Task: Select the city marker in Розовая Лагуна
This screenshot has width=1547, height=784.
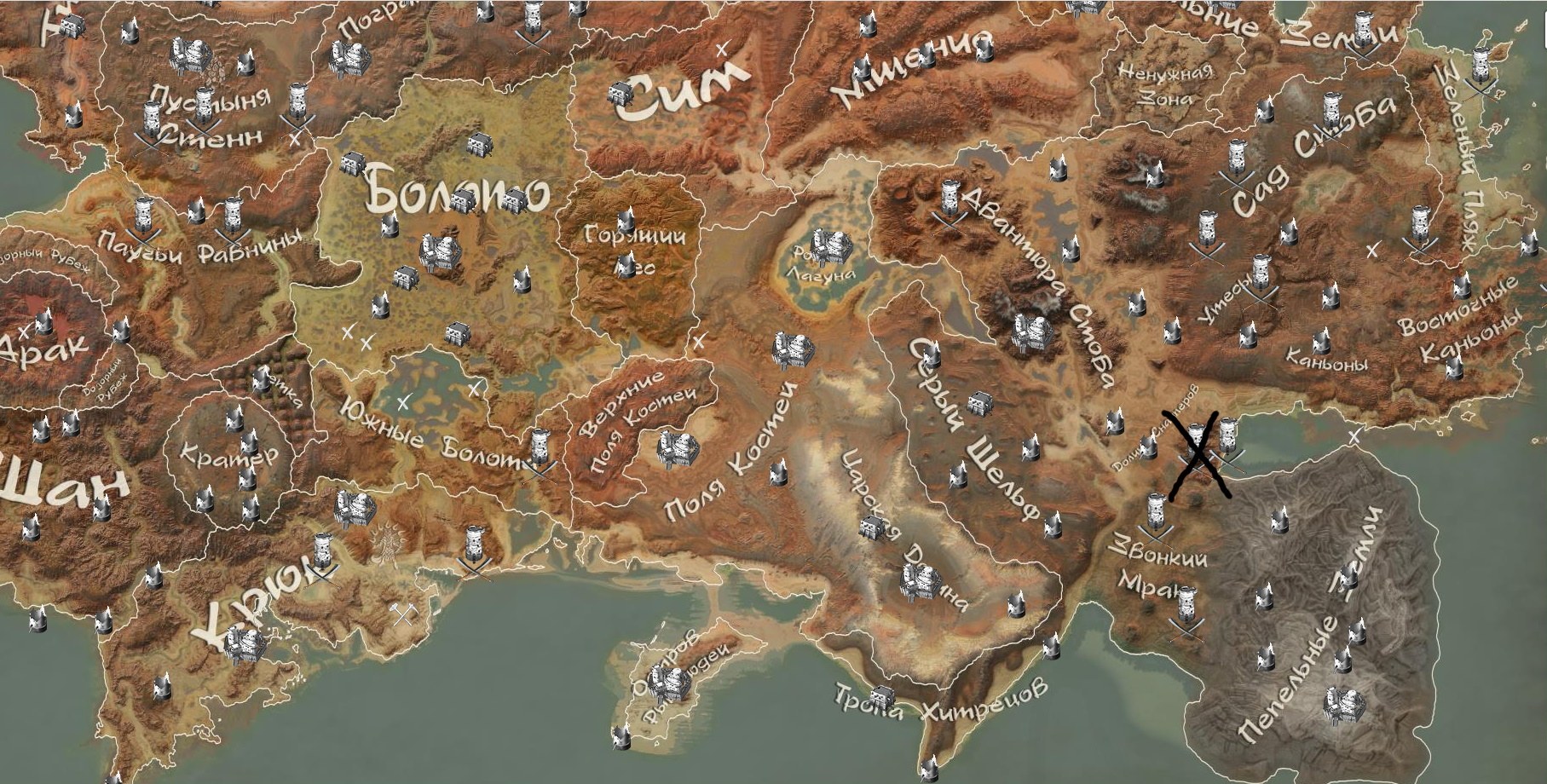Action: pyautogui.click(x=831, y=246)
